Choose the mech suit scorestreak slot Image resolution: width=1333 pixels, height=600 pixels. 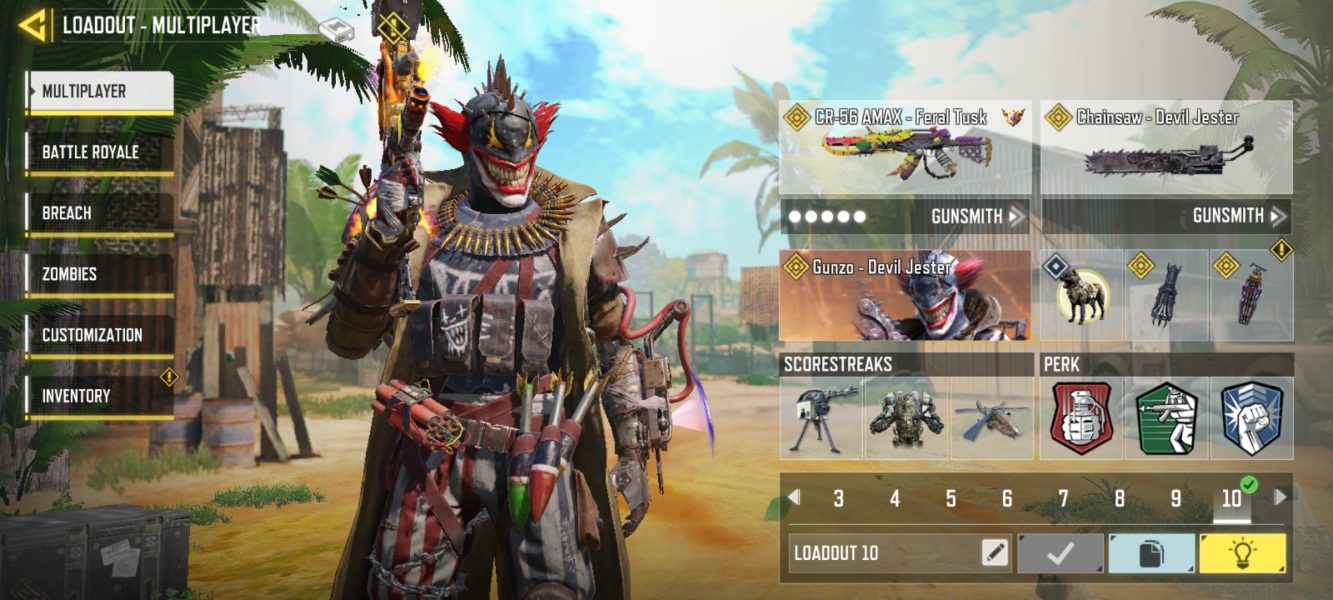coord(906,418)
